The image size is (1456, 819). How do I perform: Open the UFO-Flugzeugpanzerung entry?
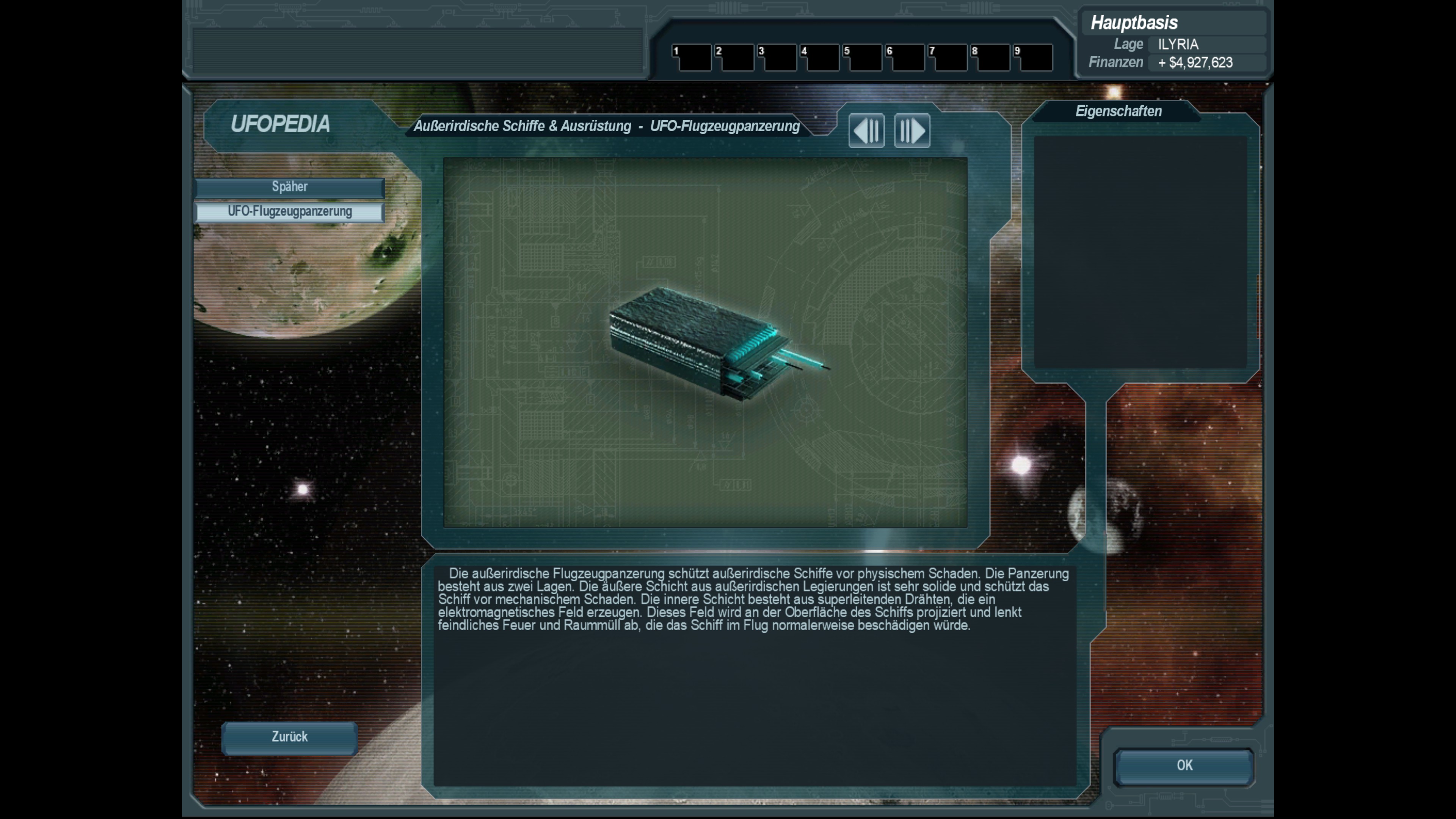pos(289,212)
